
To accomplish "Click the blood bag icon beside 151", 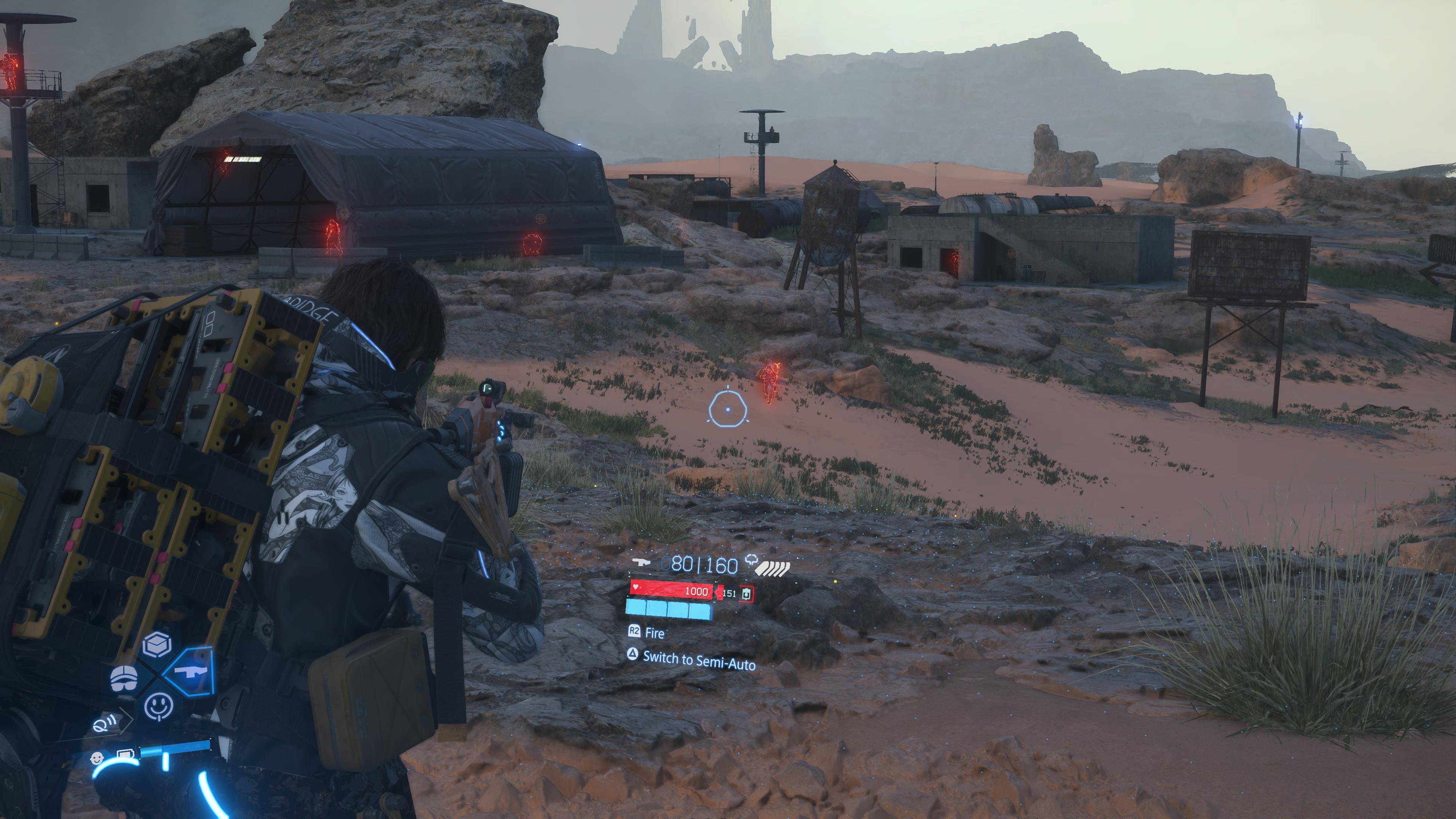I will 747,593.
